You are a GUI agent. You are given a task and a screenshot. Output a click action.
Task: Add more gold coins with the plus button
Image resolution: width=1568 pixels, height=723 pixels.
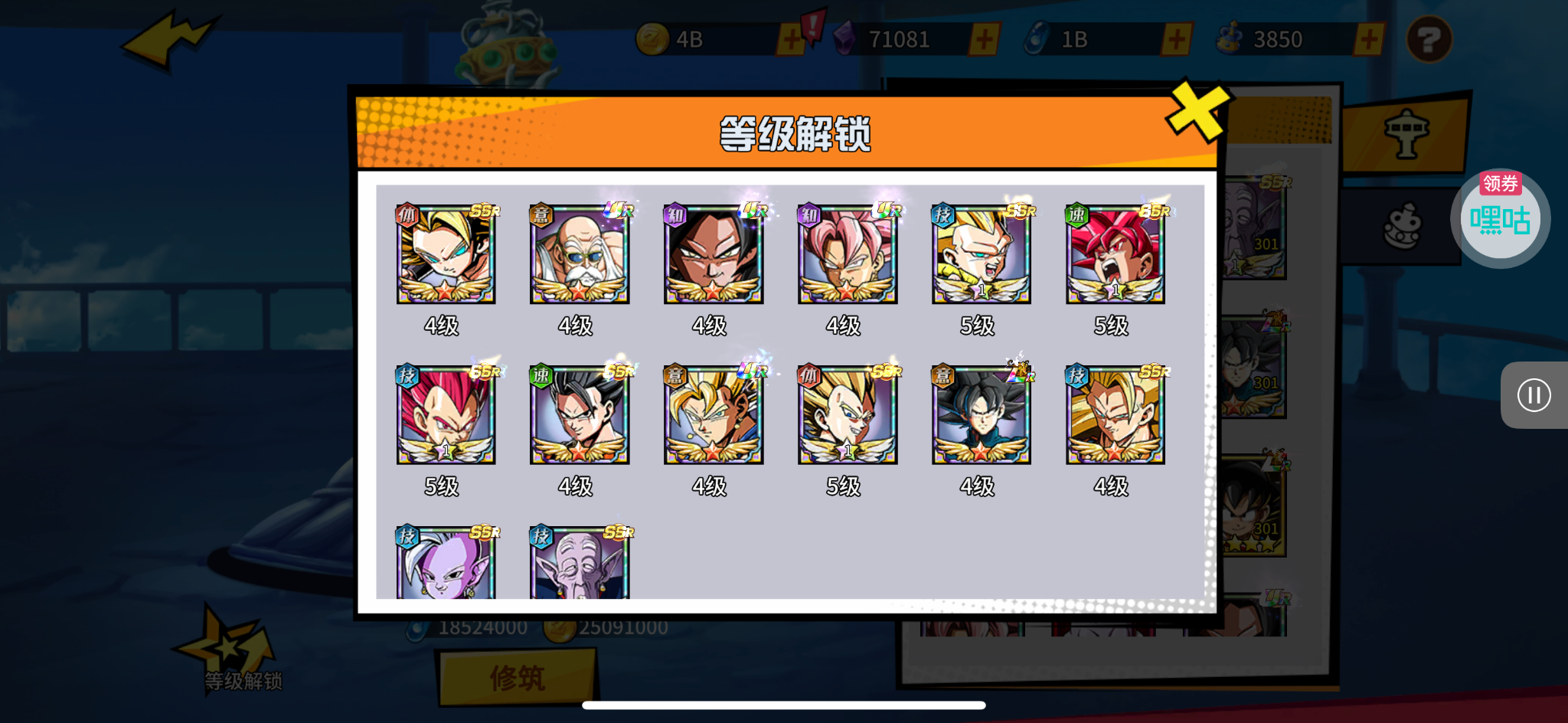point(792,40)
